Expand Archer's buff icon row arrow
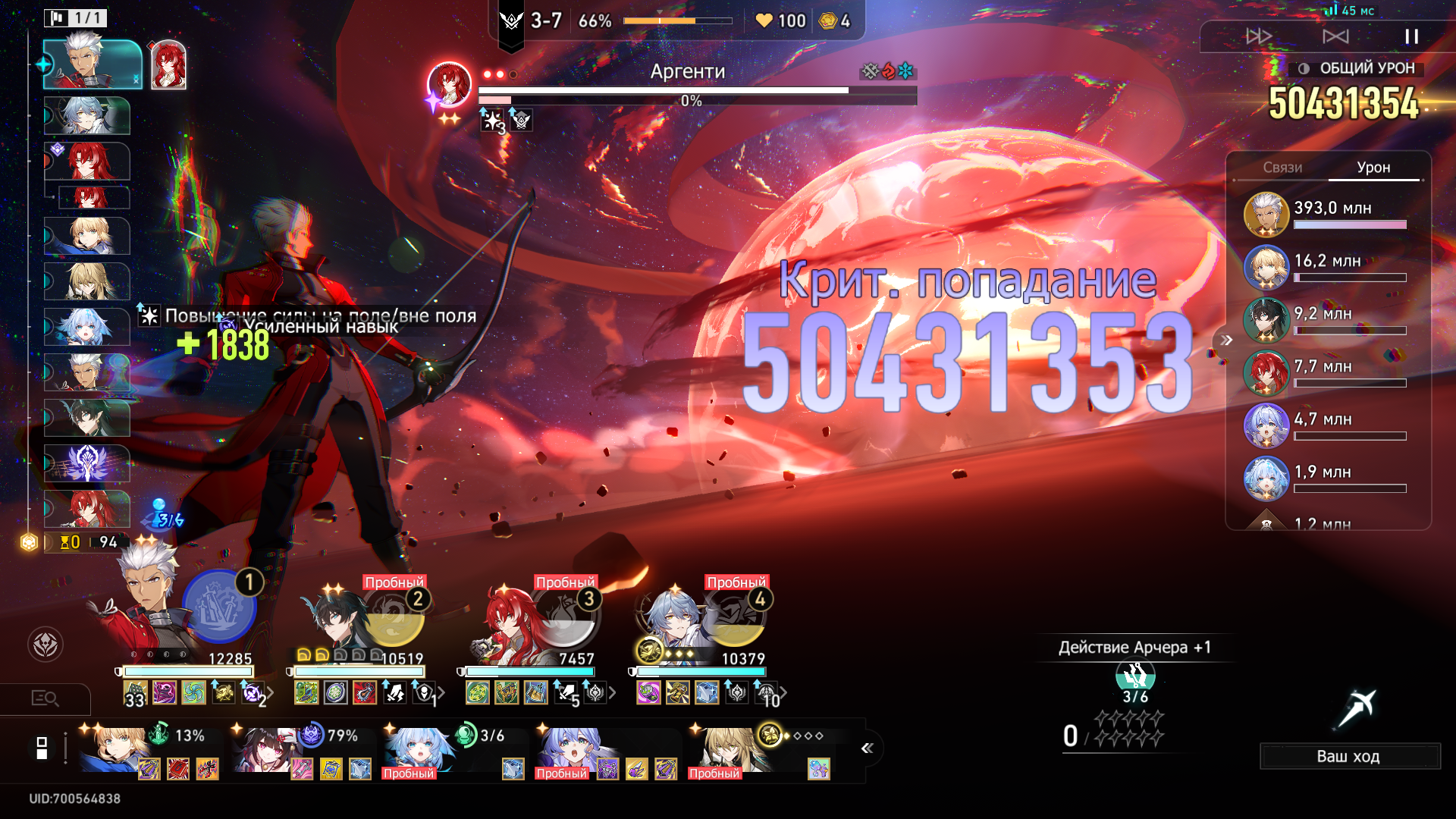Image resolution: width=1456 pixels, height=819 pixels. coord(271,692)
